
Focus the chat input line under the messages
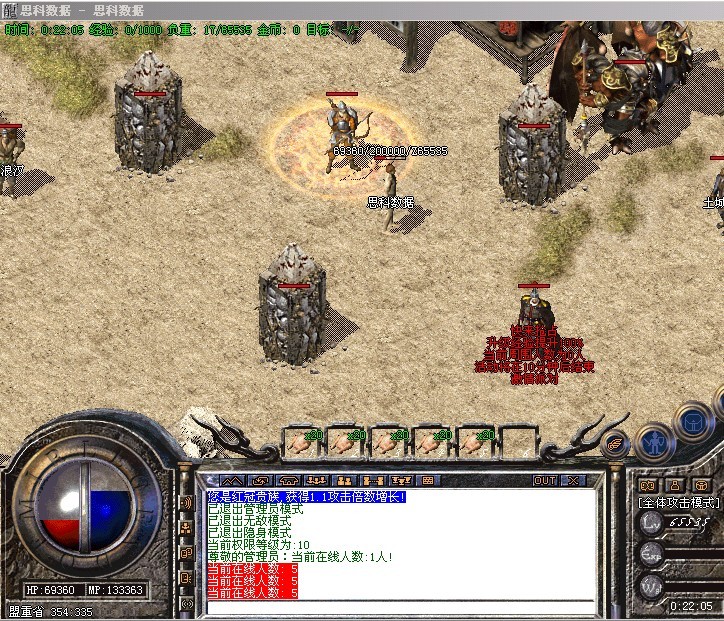pyautogui.click(x=400, y=606)
